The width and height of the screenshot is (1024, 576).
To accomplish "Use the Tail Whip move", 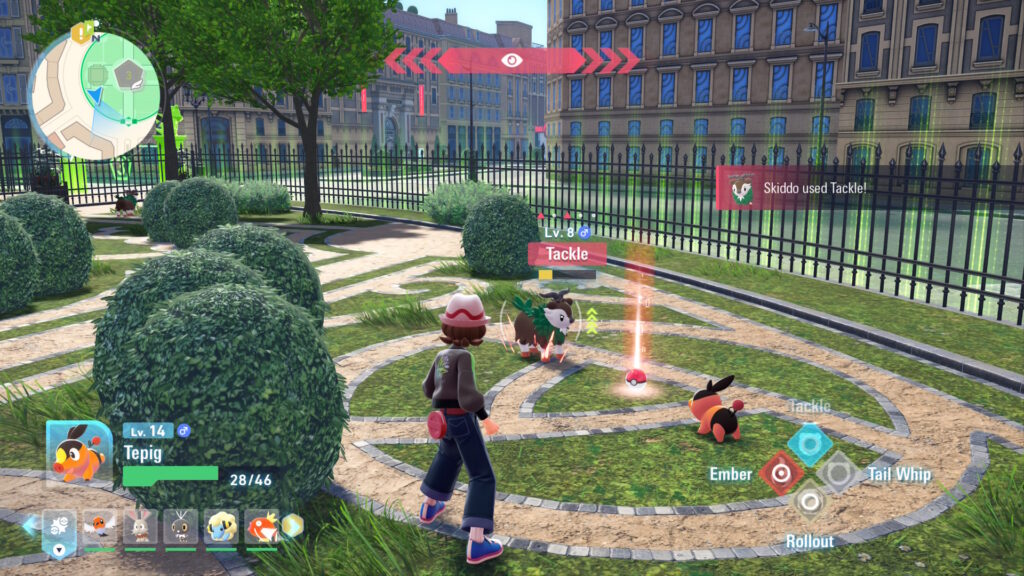I will pos(838,472).
